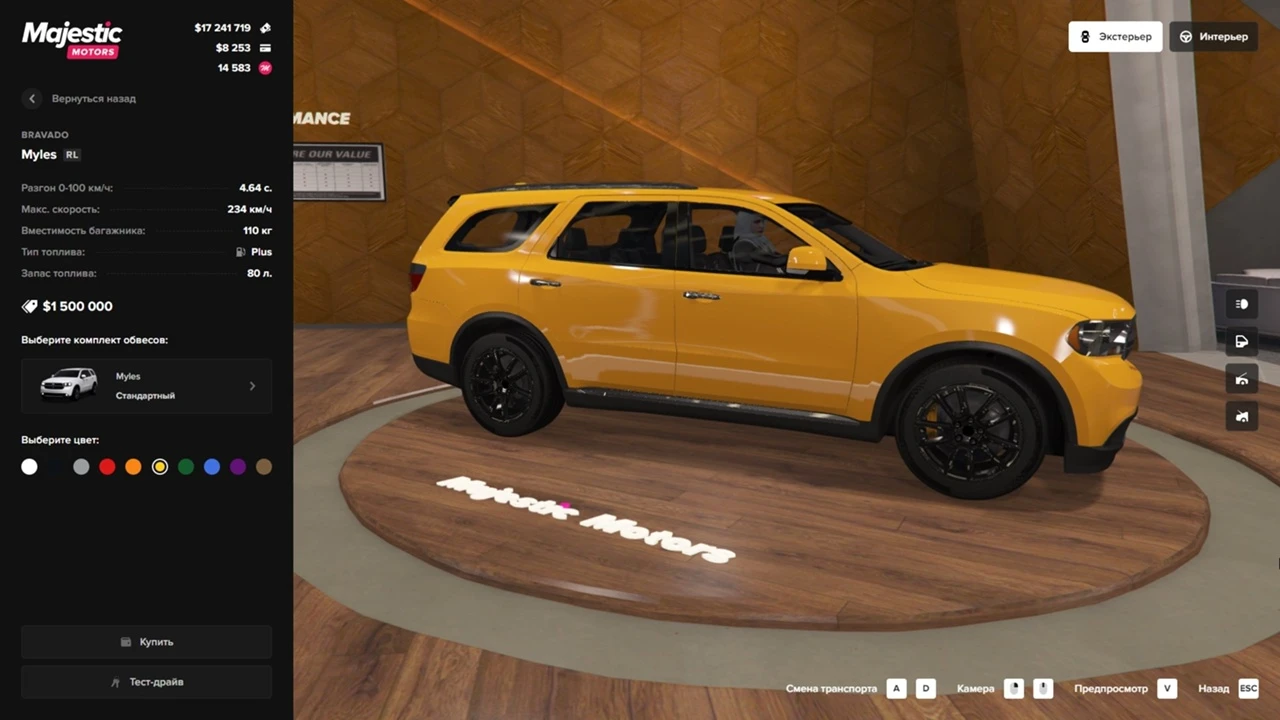Choose the brown car color
Screen dimensions: 1280x720
[x=264, y=467]
